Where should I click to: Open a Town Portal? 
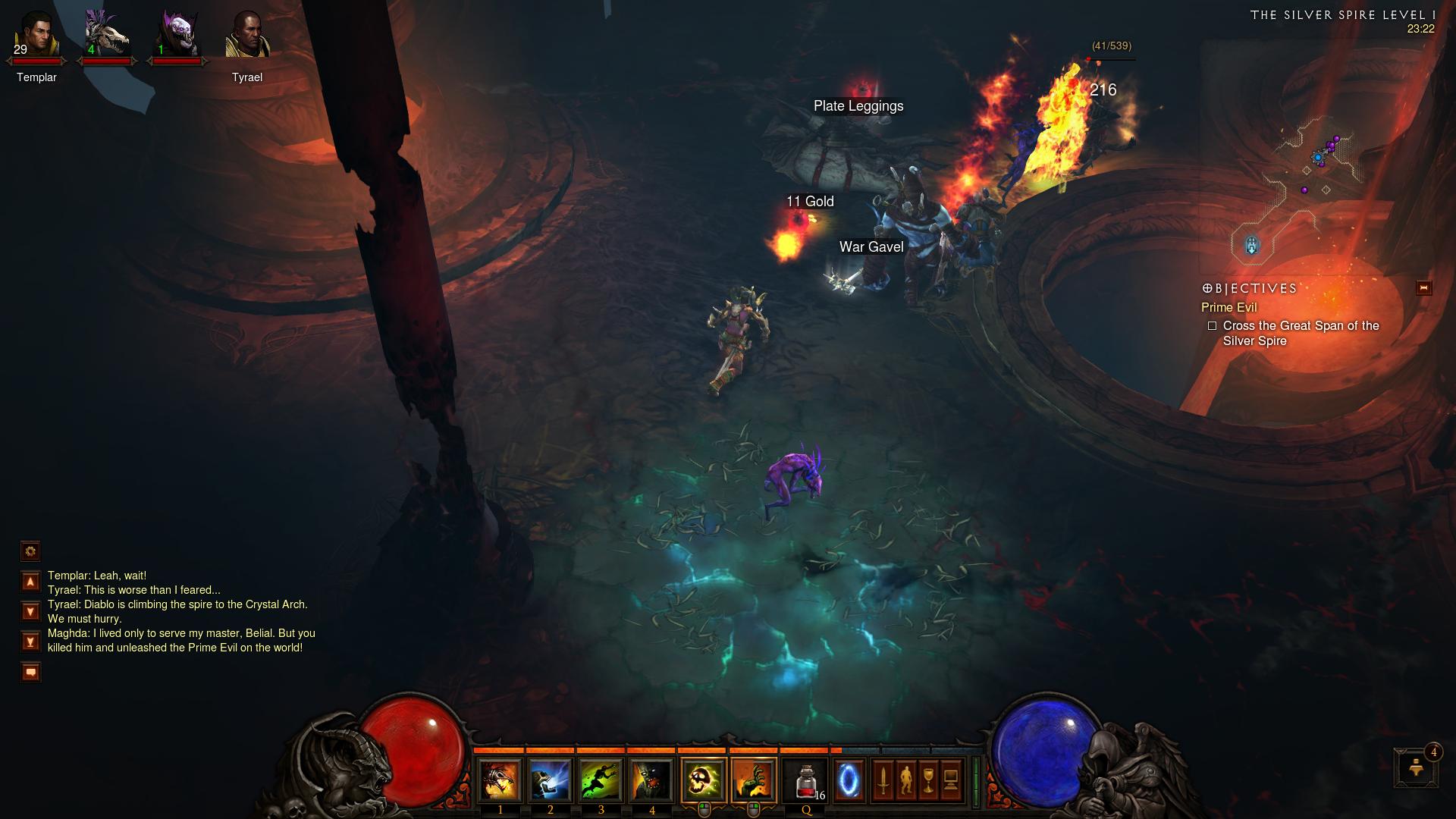click(849, 780)
